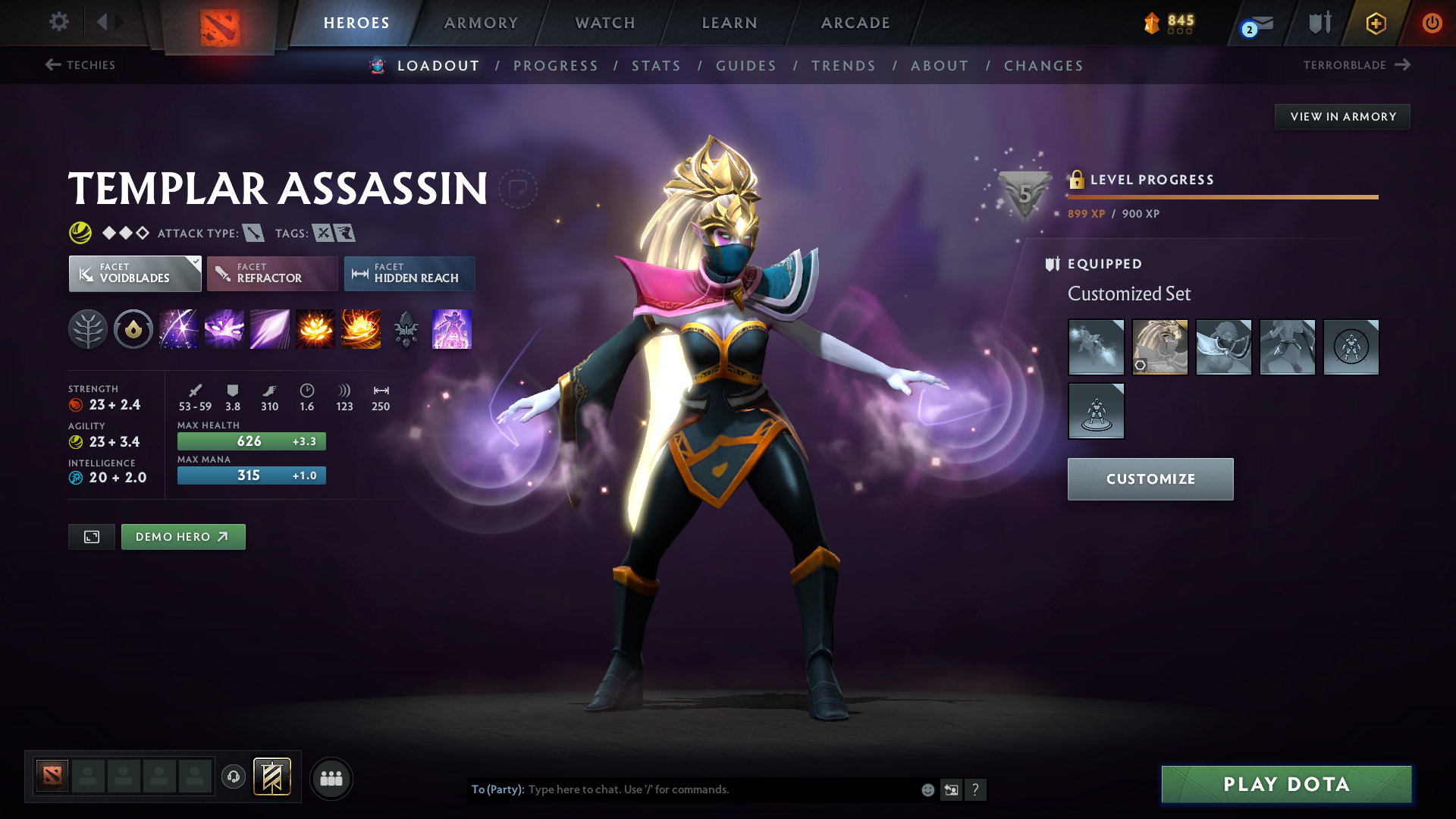Open the Customize loadout button

[x=1150, y=479]
